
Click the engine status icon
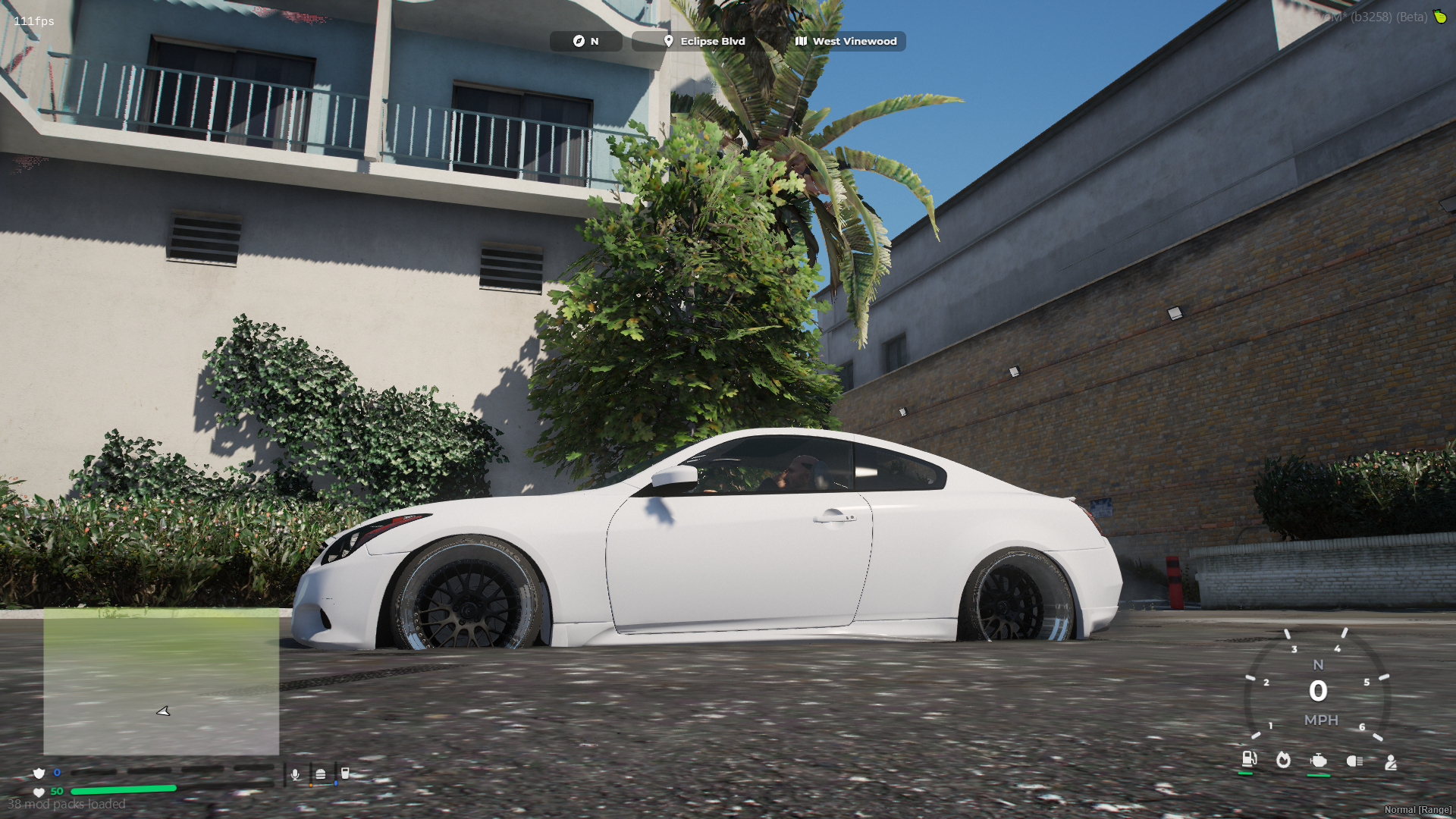[1319, 761]
